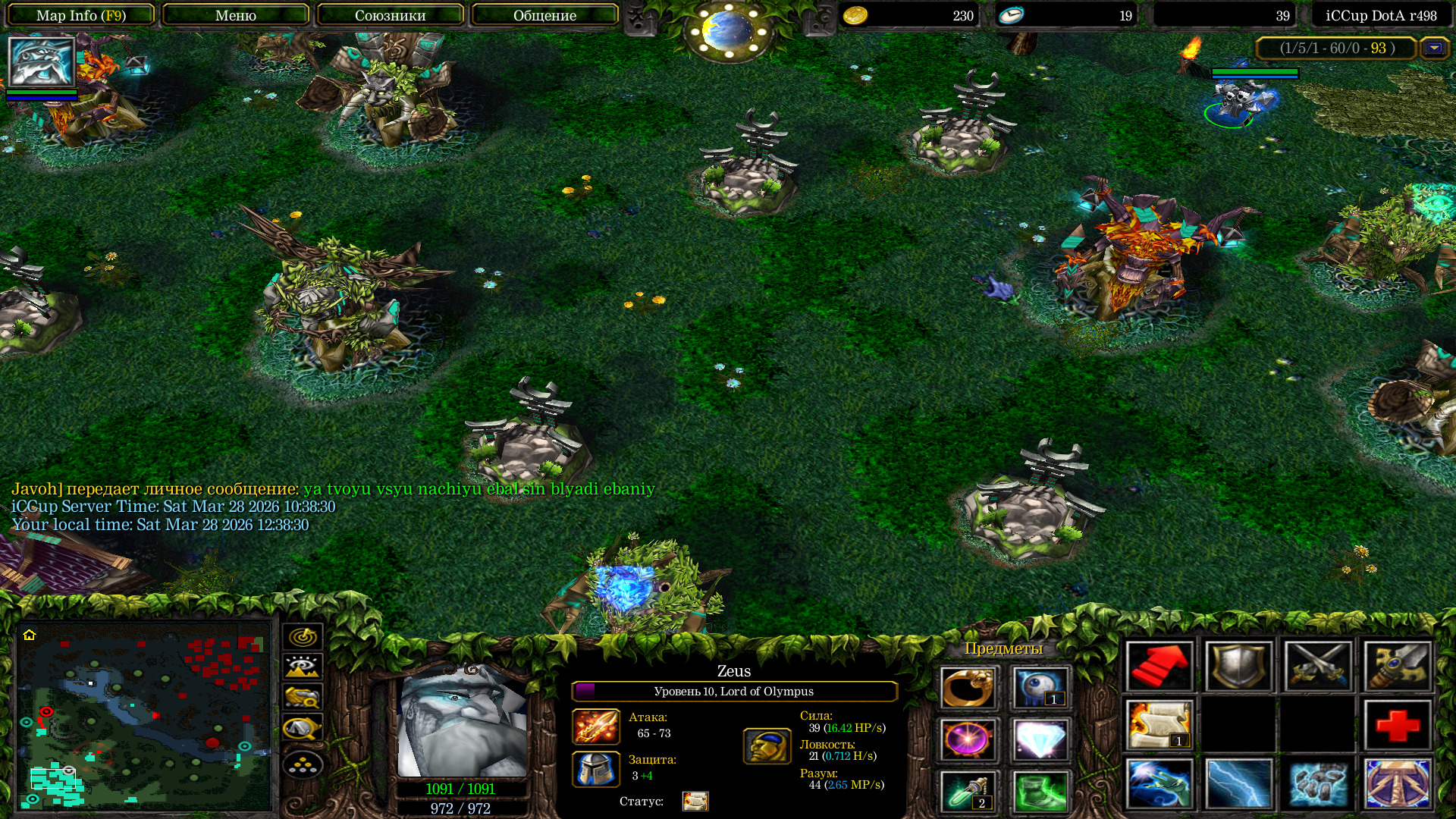The image size is (1456, 819).
Task: Activate the minimap signal ping button
Action: pyautogui.click(x=303, y=637)
